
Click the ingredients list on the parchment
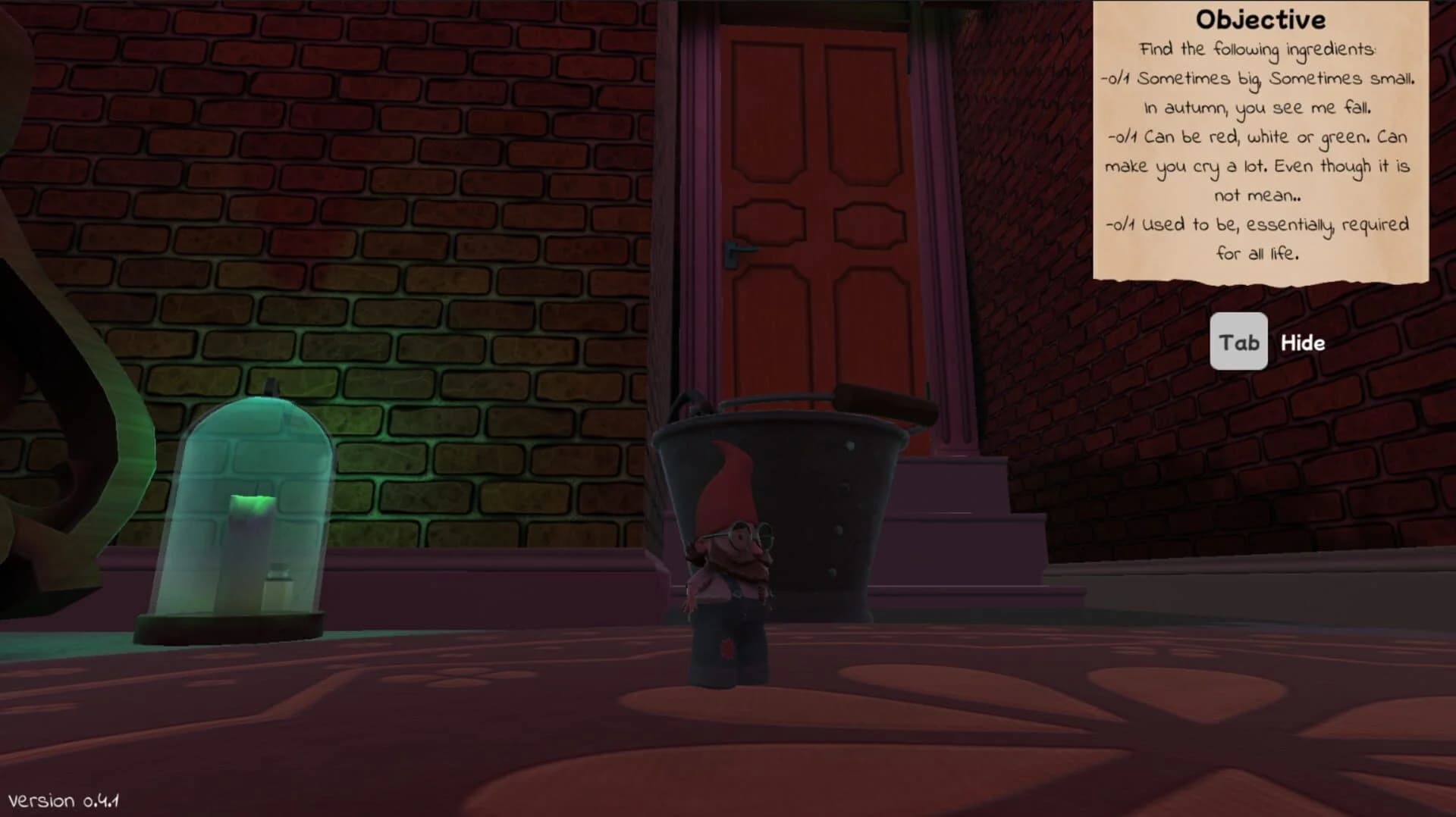tap(1259, 152)
